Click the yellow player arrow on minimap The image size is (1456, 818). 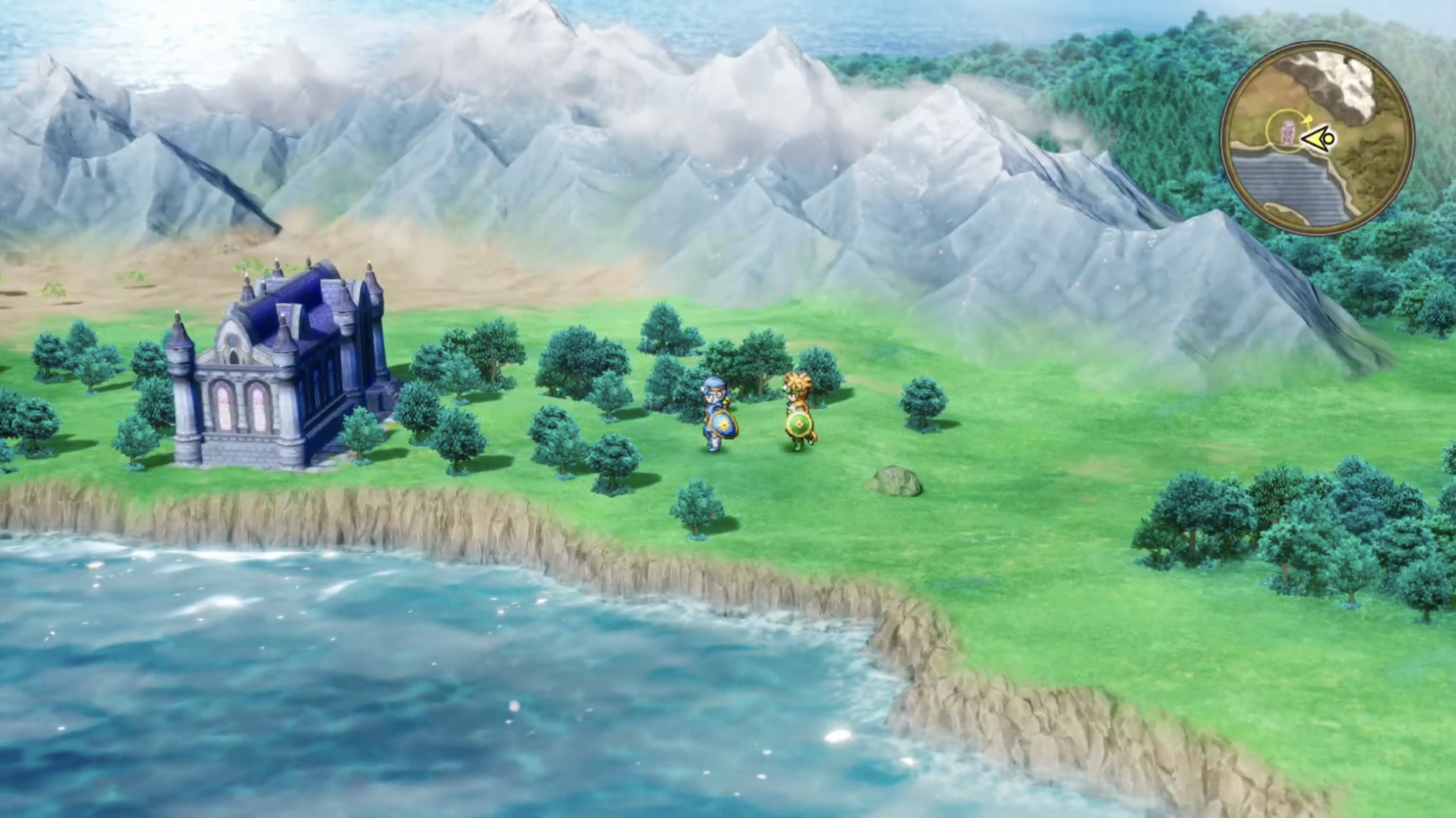[1318, 139]
